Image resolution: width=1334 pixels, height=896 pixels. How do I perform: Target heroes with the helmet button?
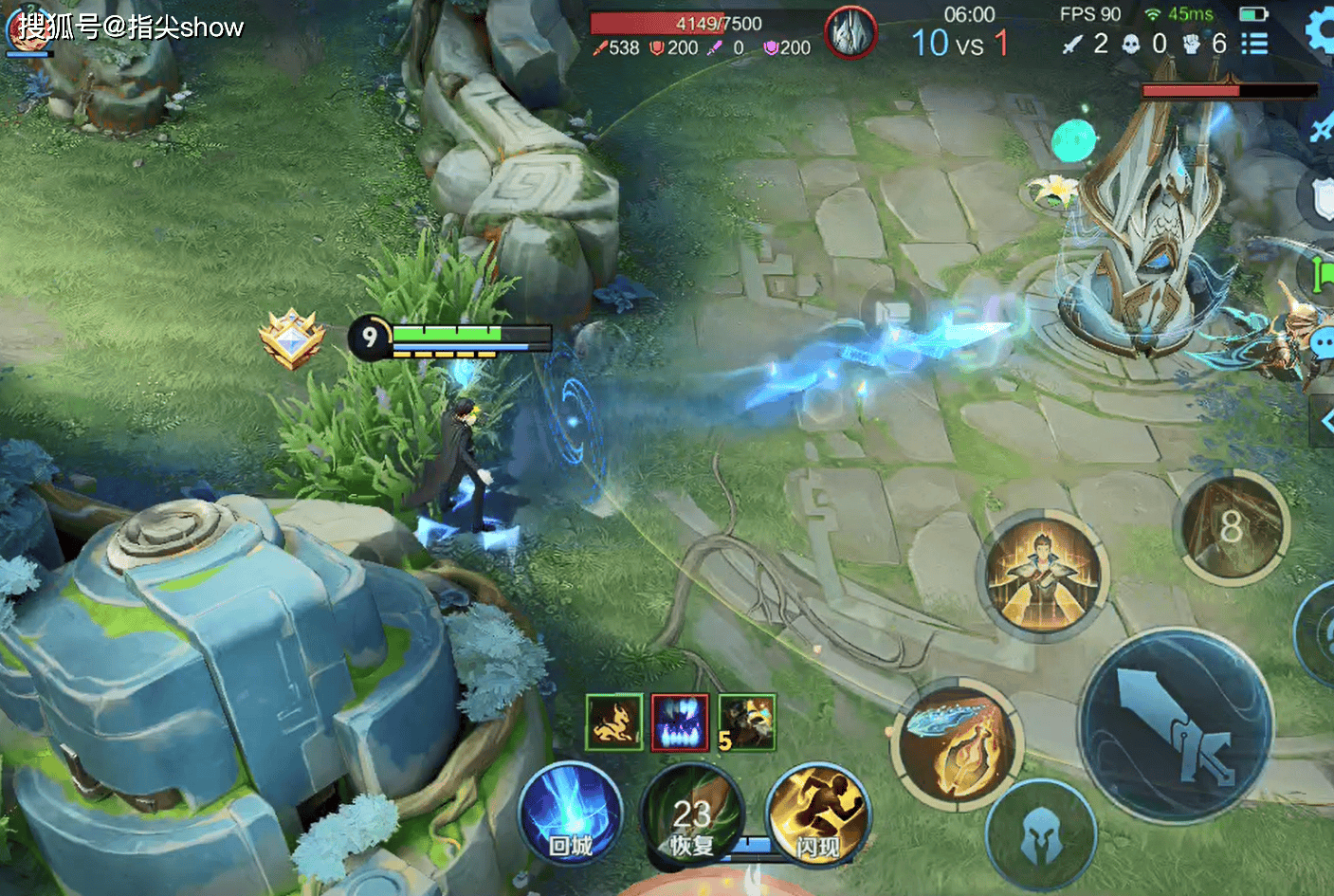tap(1040, 836)
